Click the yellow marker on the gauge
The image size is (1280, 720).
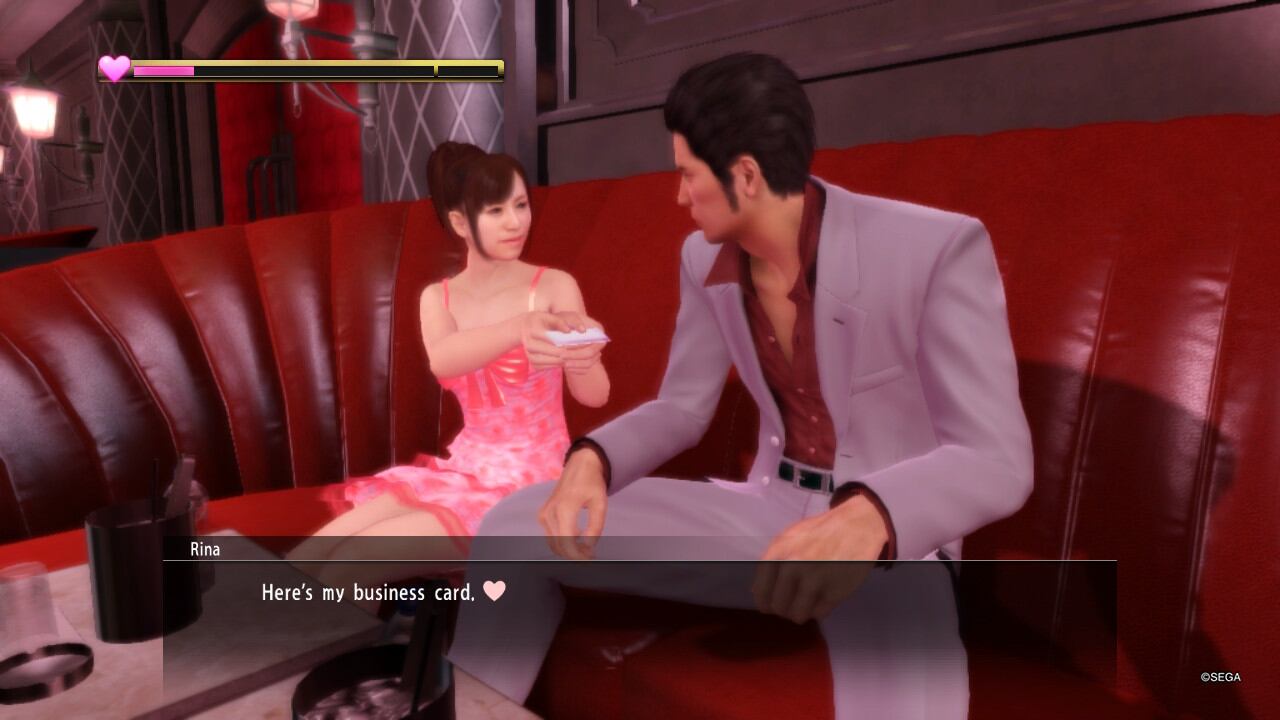pyautogui.click(x=435, y=71)
